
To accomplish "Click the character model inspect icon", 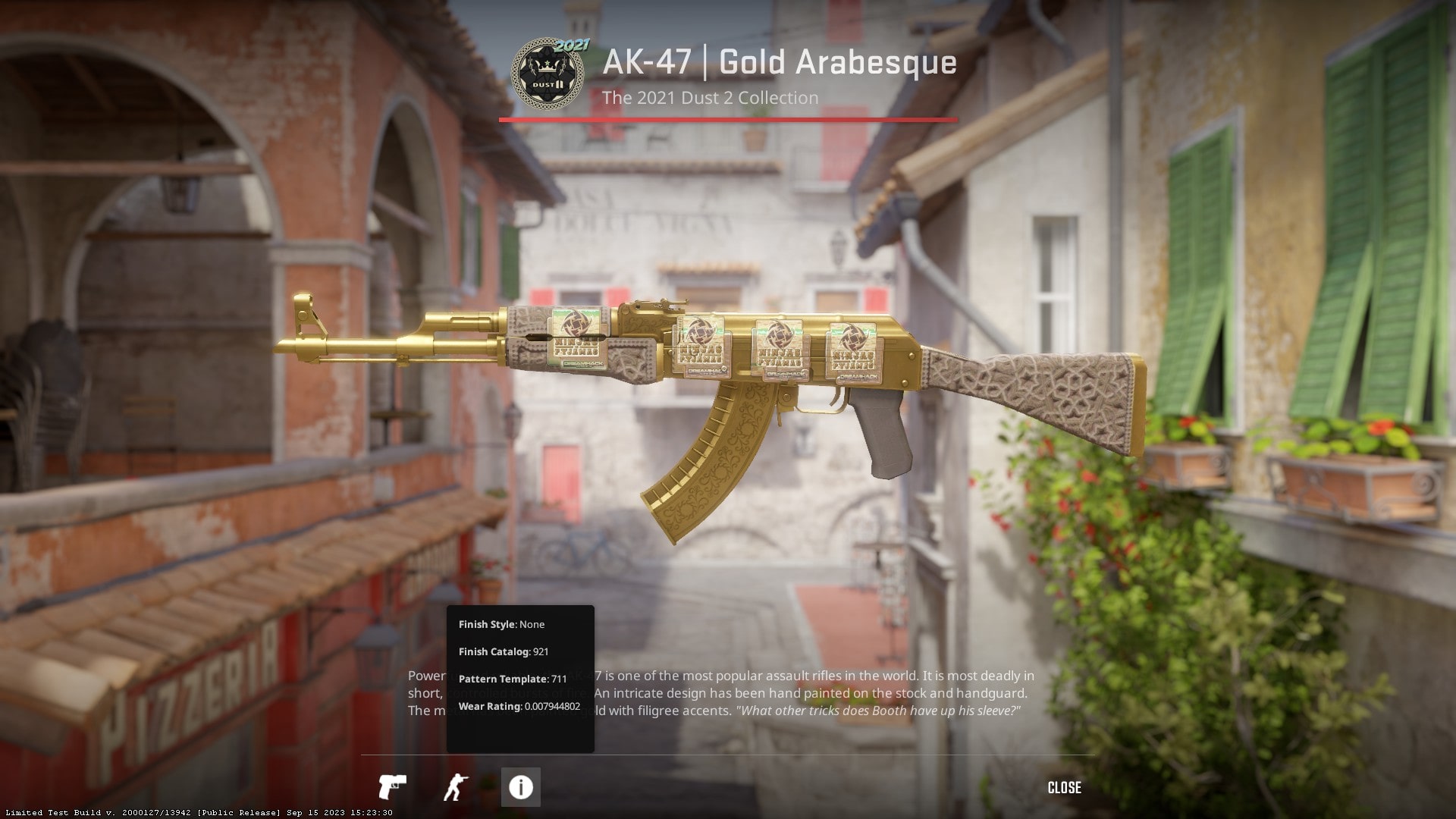I will 457,787.
